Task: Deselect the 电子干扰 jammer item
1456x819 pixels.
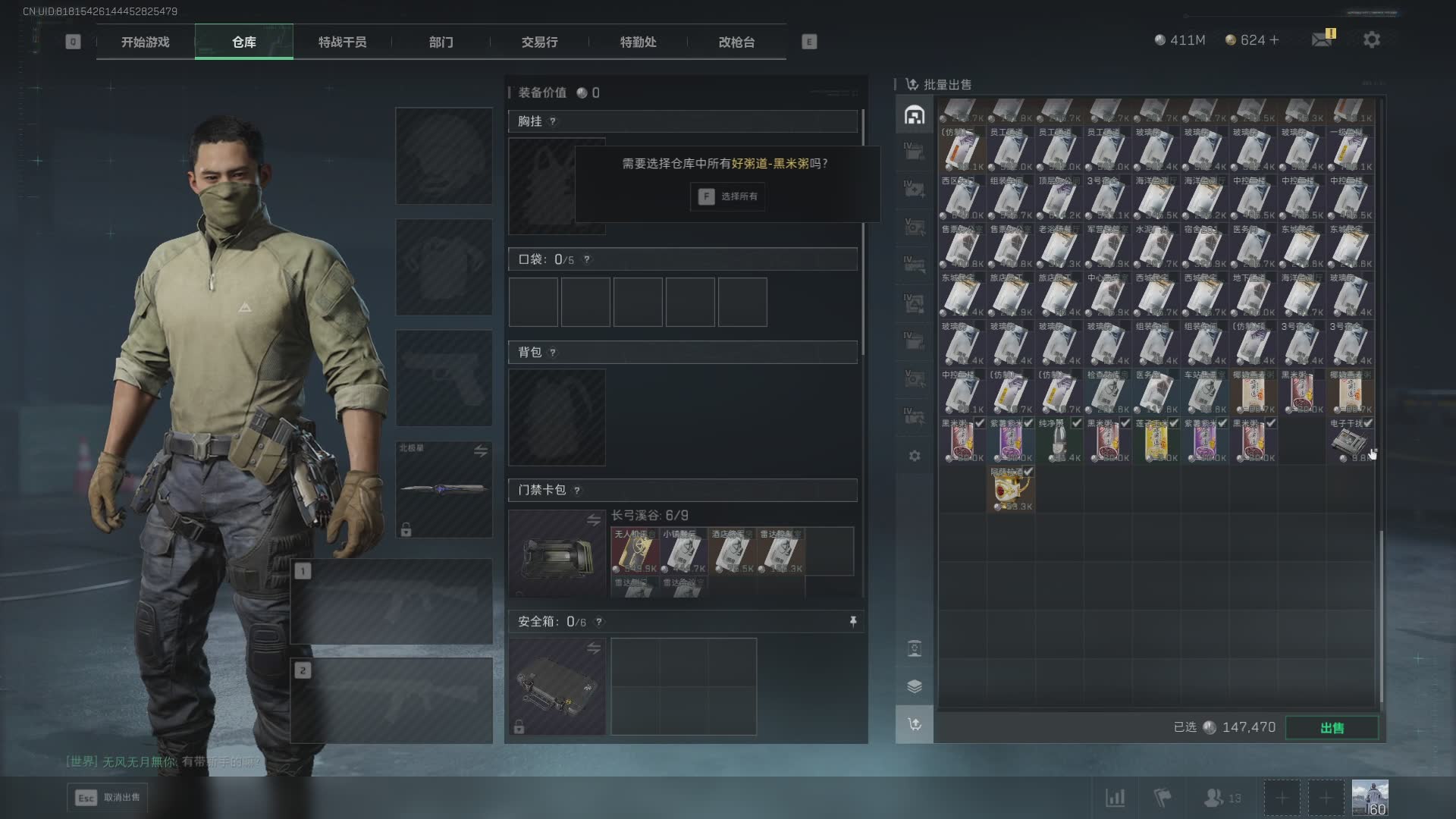Action: (1350, 441)
